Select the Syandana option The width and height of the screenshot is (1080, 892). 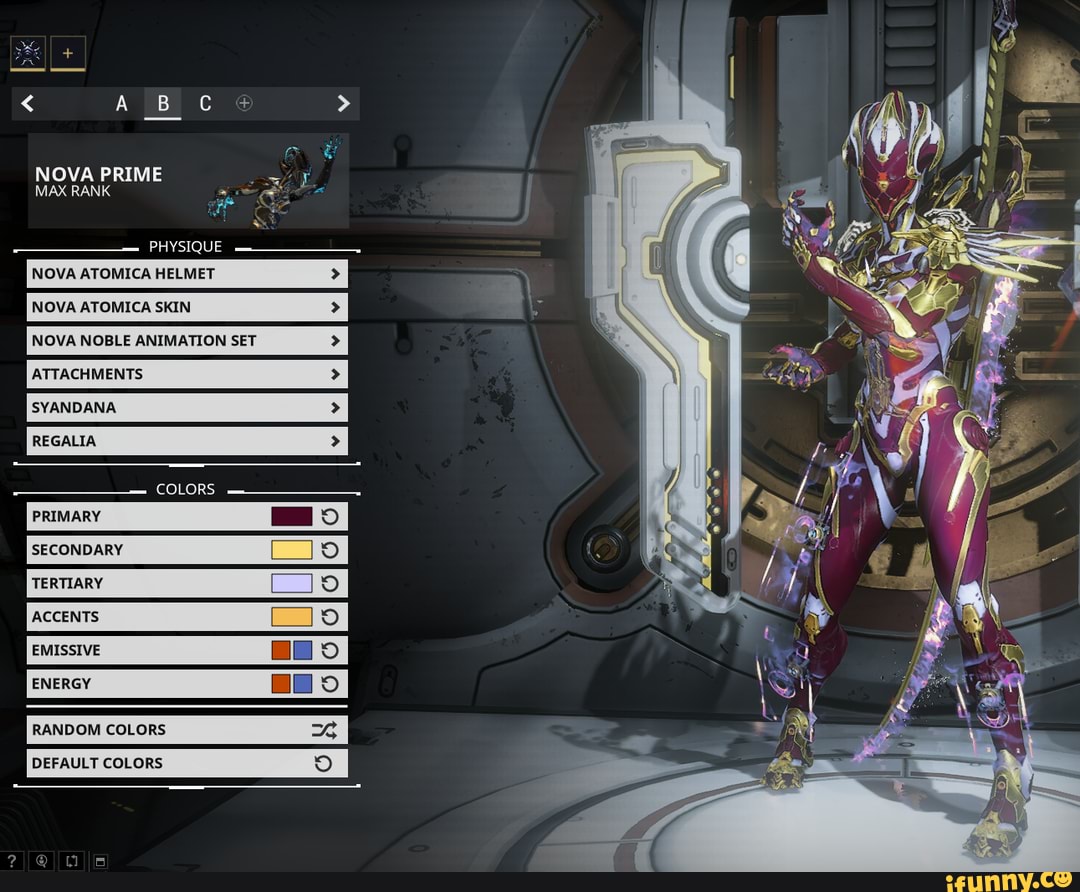(187, 408)
